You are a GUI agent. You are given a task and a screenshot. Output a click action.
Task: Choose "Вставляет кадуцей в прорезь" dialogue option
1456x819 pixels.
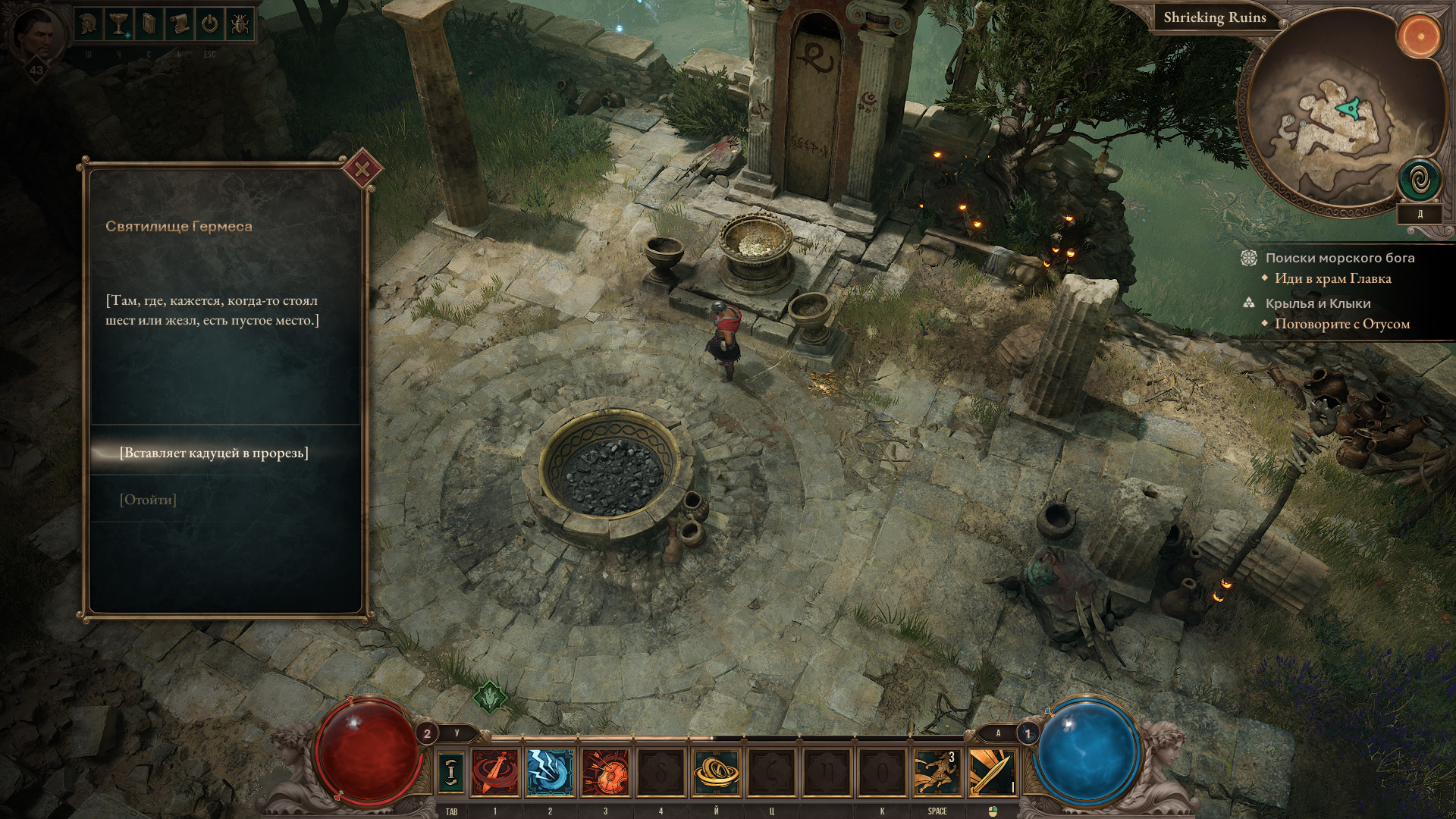(x=214, y=453)
